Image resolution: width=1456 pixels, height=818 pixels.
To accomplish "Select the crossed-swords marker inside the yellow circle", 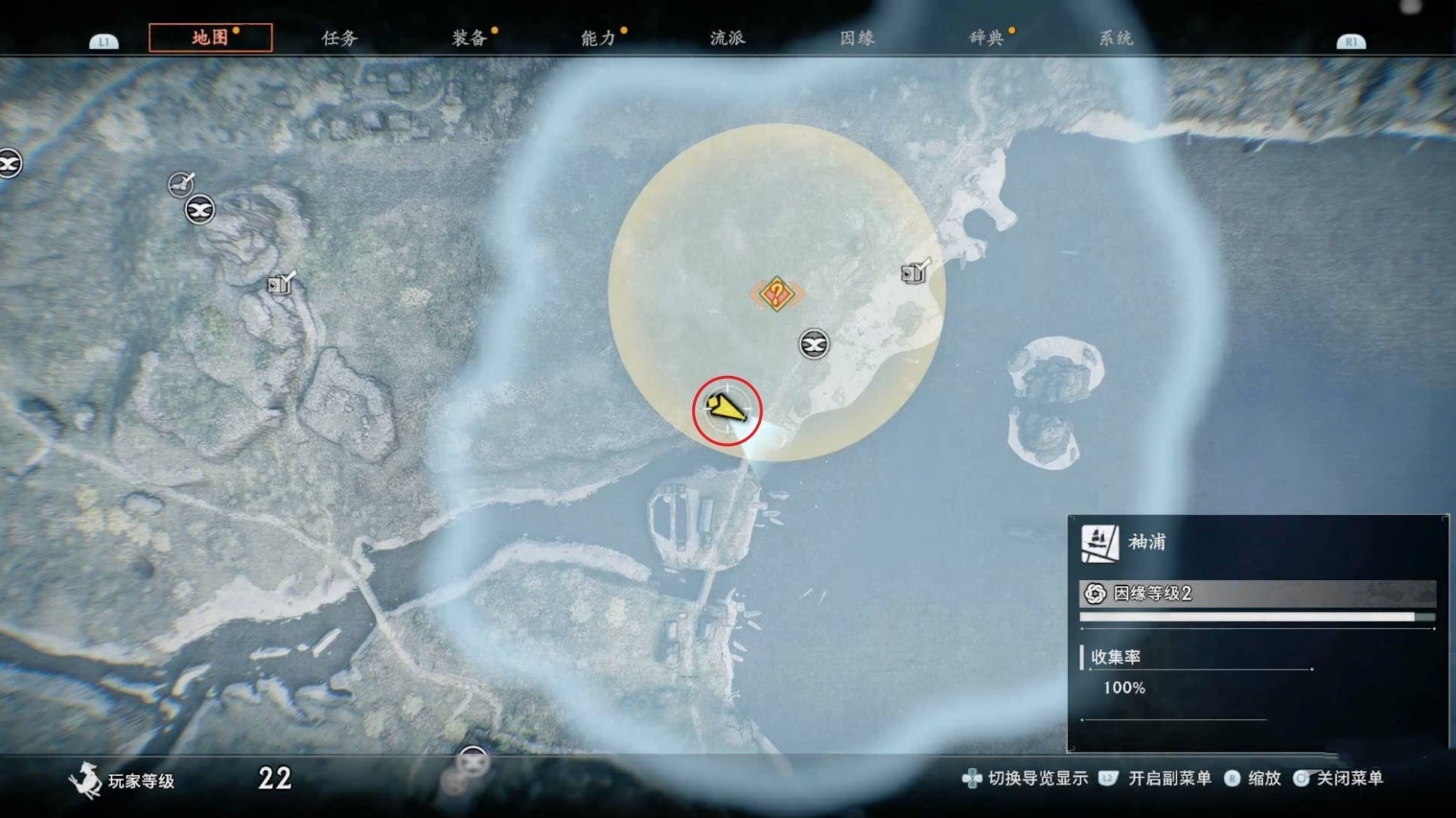I will pos(814,343).
